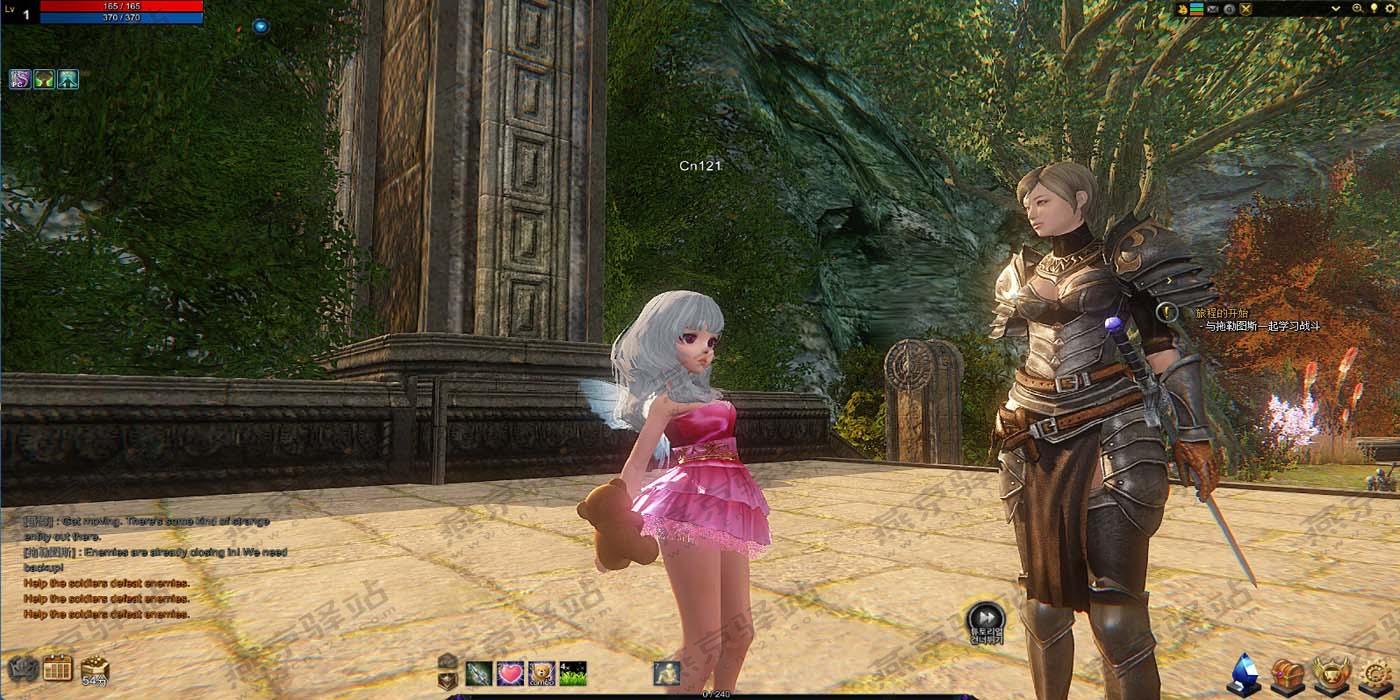Click the fast-forward skip cutscene button
This screenshot has width=1400, height=700.
click(x=986, y=617)
